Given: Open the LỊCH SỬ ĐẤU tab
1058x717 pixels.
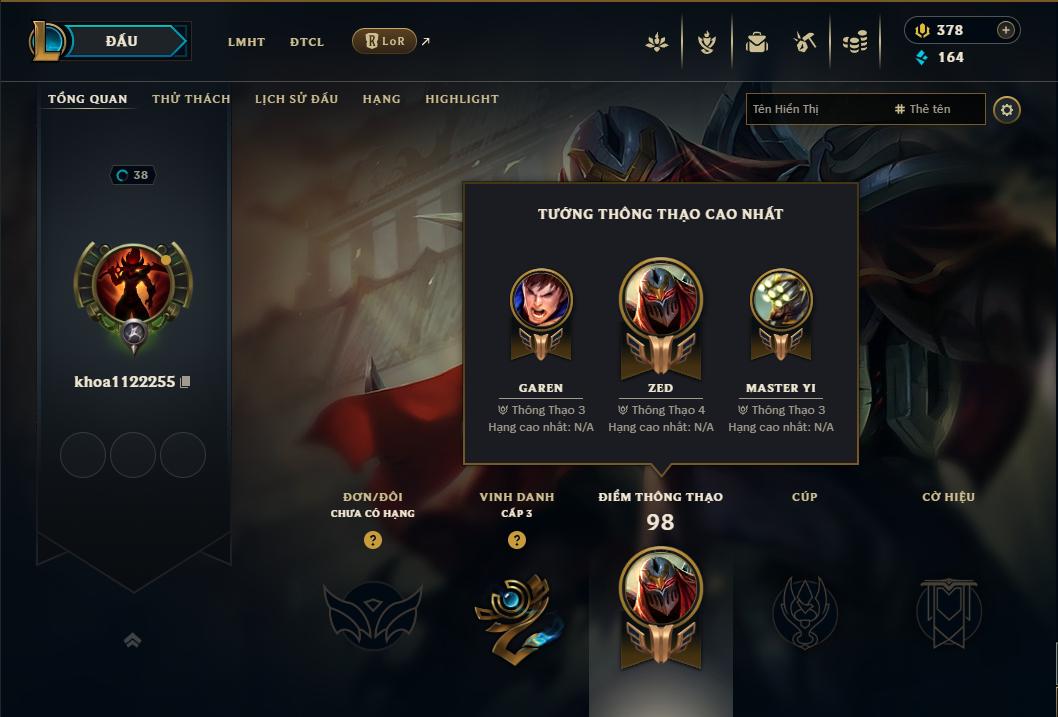Looking at the screenshot, I should coord(296,99).
